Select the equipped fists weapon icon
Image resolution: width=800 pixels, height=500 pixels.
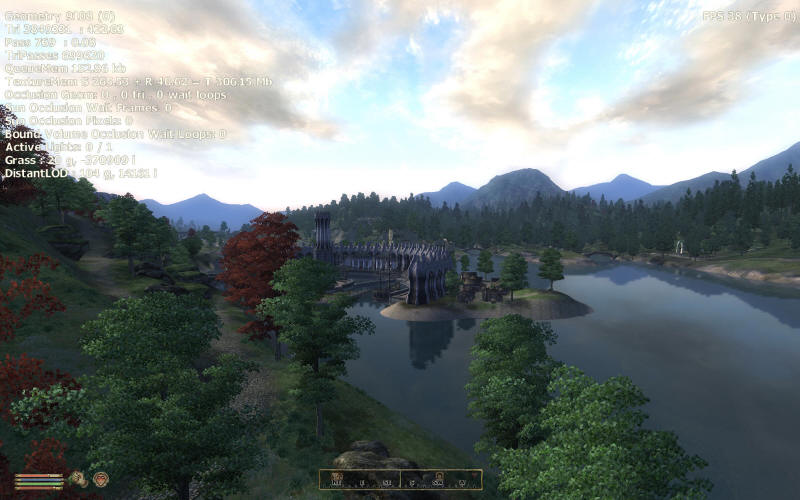78,479
